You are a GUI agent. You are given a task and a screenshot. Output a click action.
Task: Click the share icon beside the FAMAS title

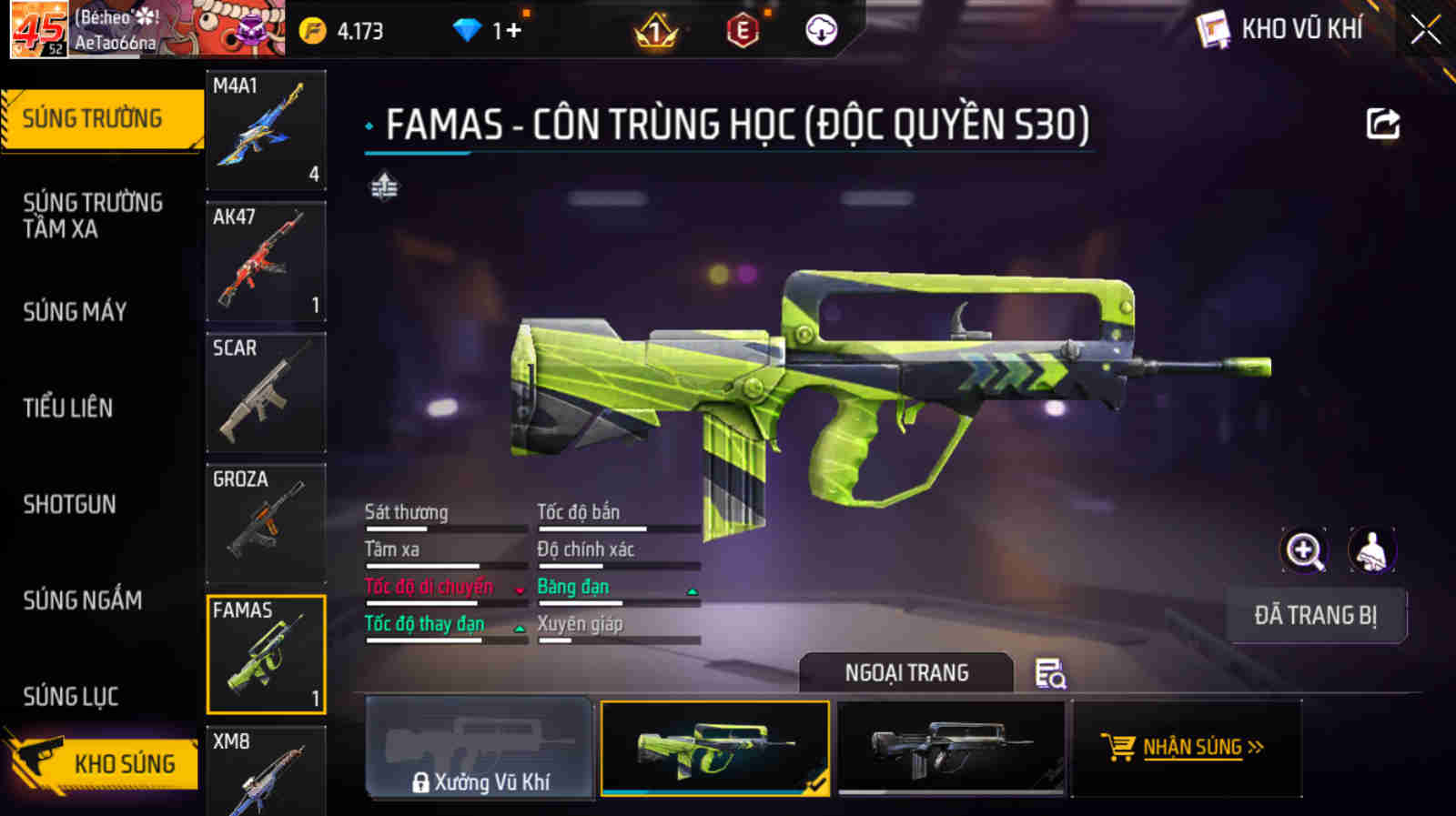coord(1382,124)
